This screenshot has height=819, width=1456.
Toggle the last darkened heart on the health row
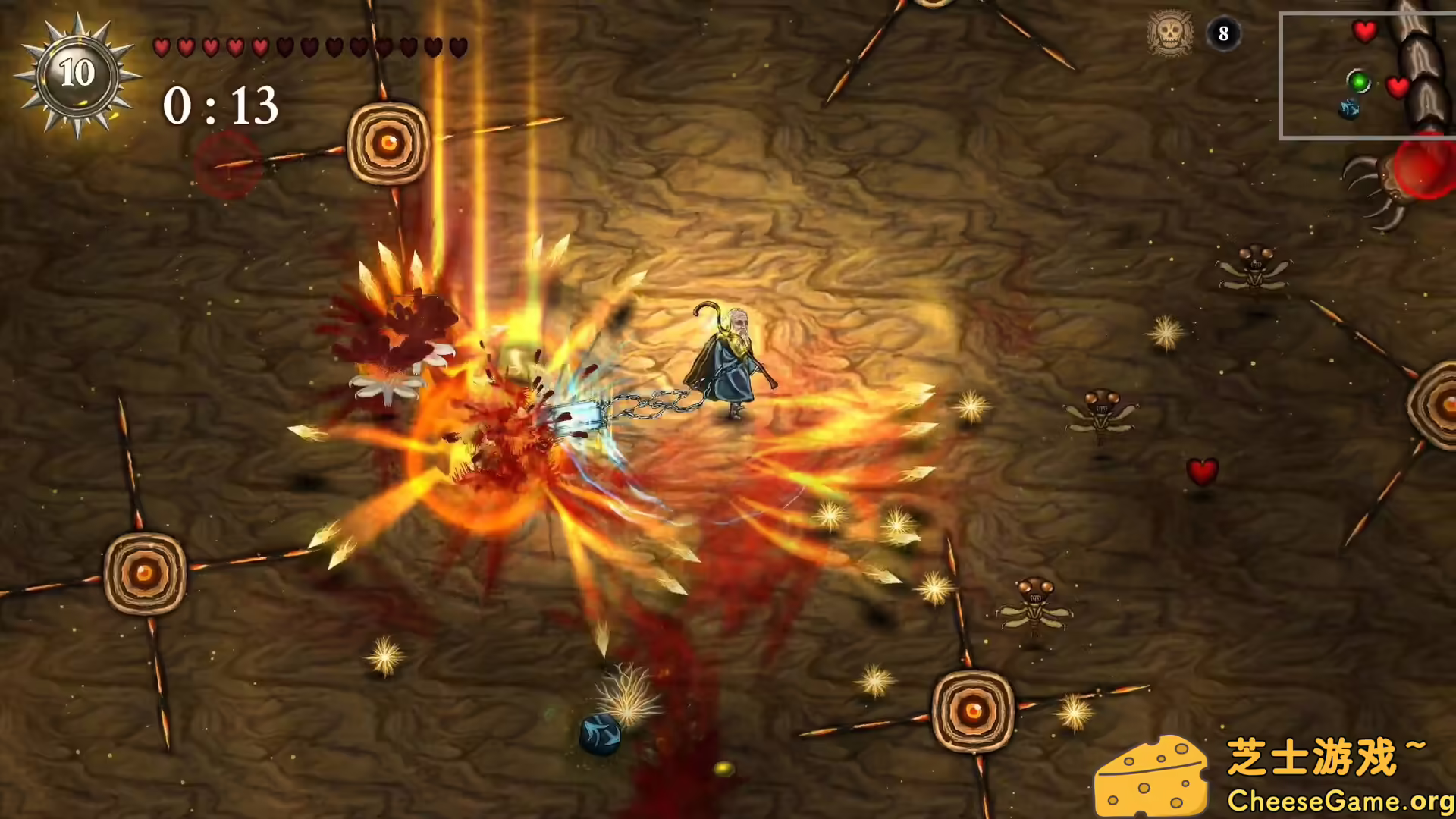[457, 47]
